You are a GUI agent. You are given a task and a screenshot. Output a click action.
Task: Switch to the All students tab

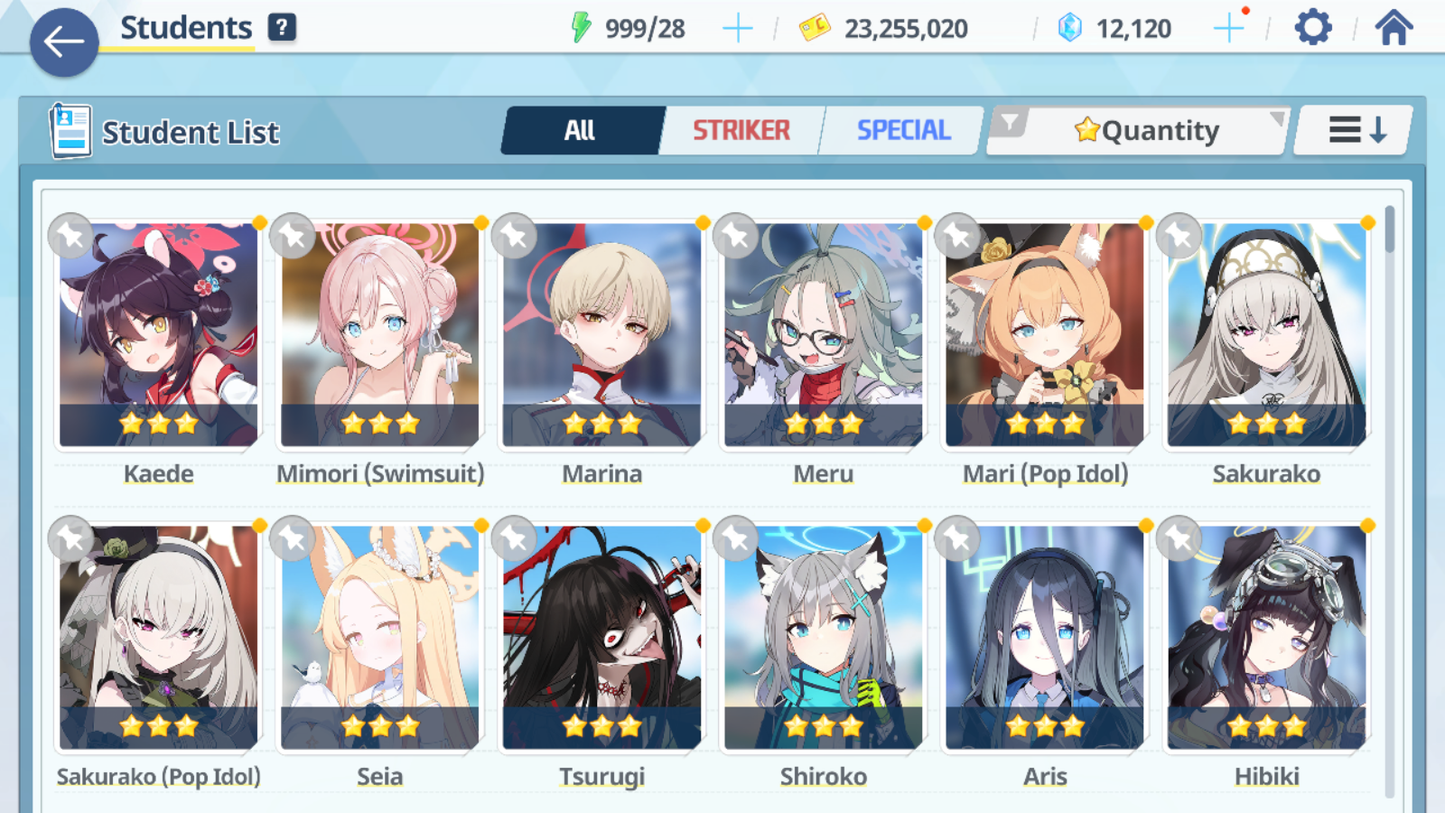(x=580, y=130)
